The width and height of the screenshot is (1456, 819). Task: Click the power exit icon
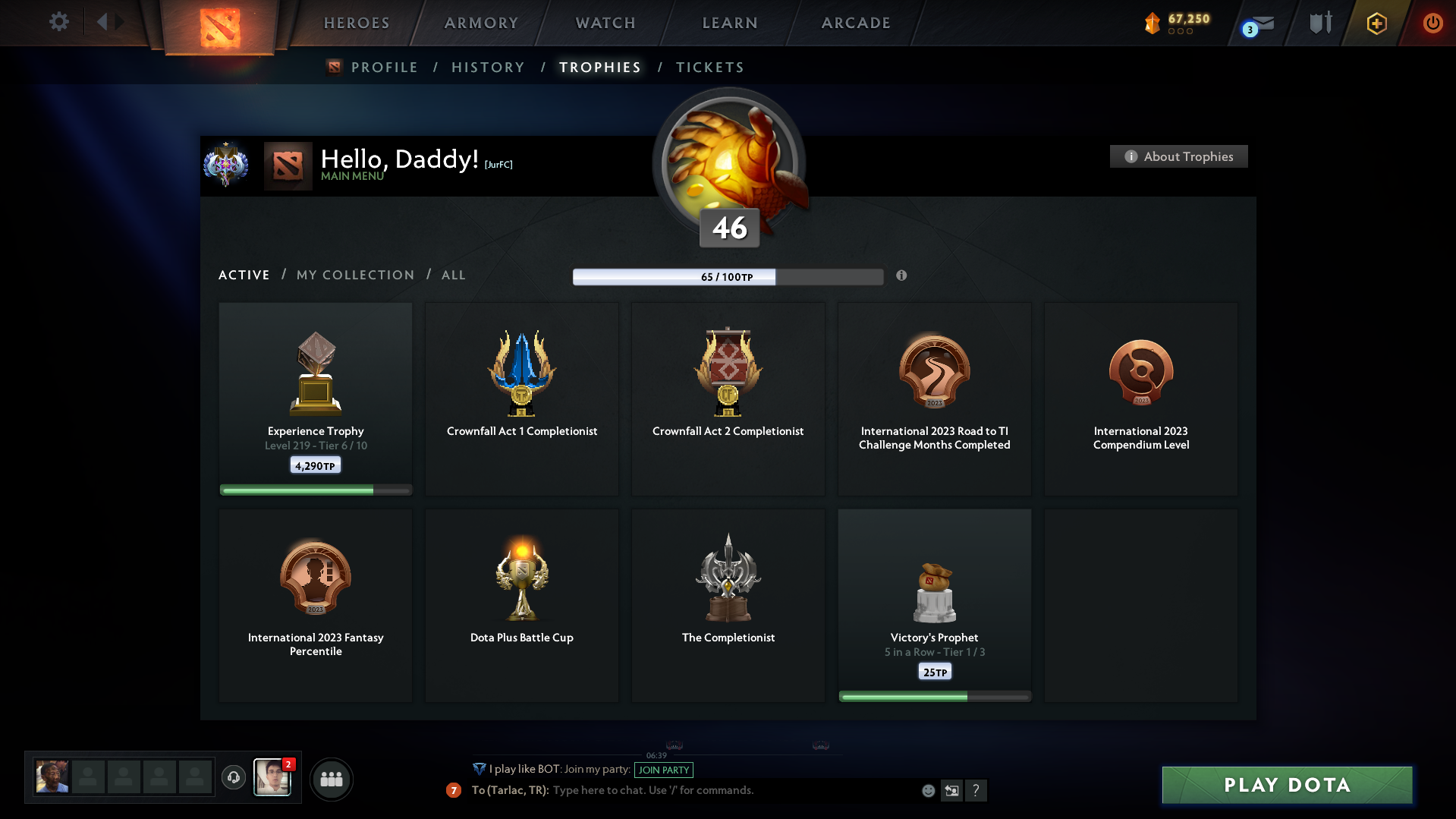click(x=1432, y=23)
